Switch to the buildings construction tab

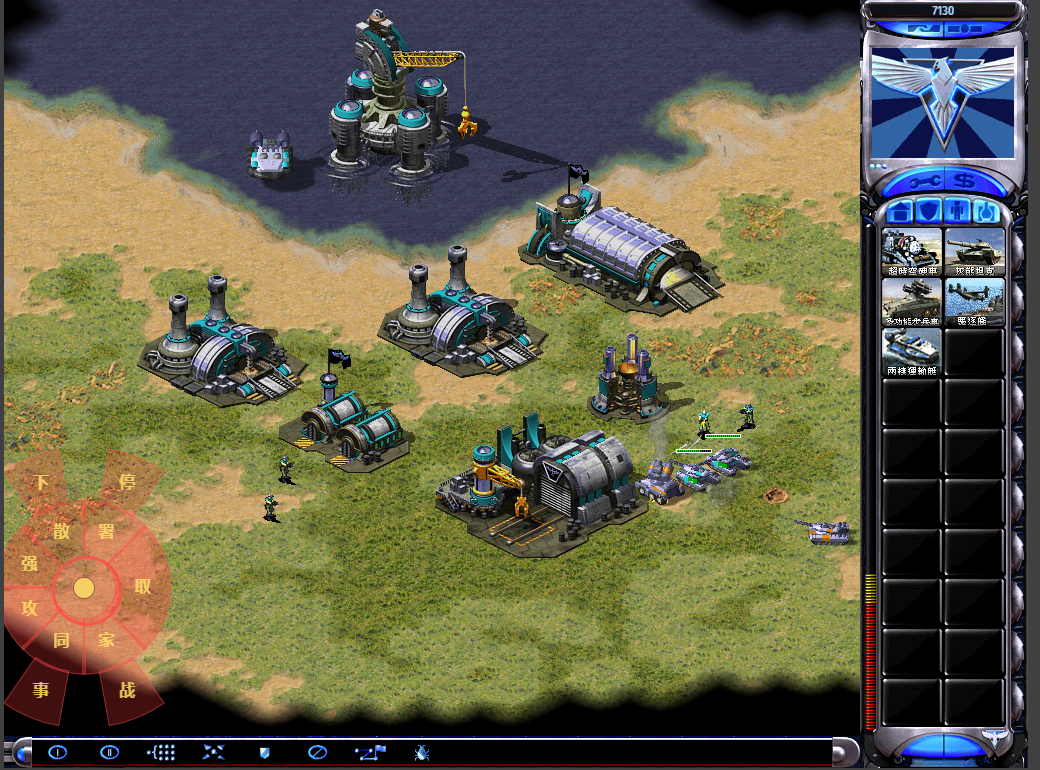point(899,212)
